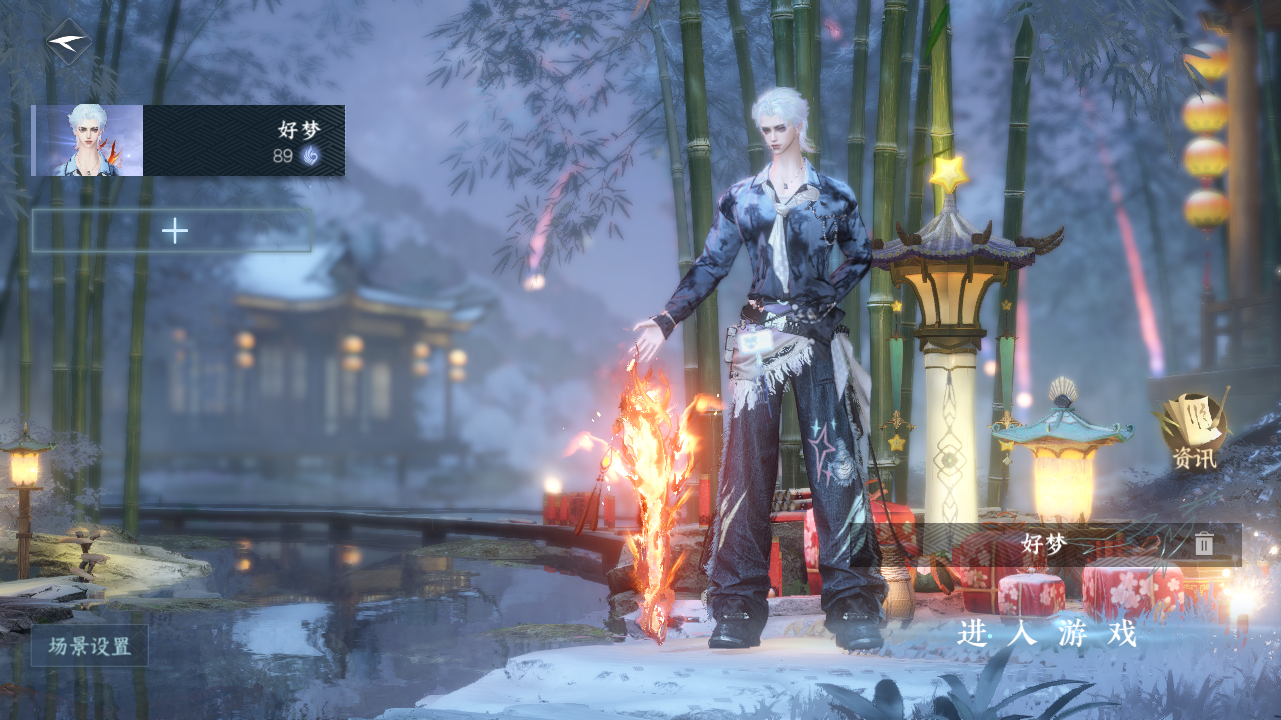Open the 资讯 news icon
The height and width of the screenshot is (720, 1281).
(1195, 431)
